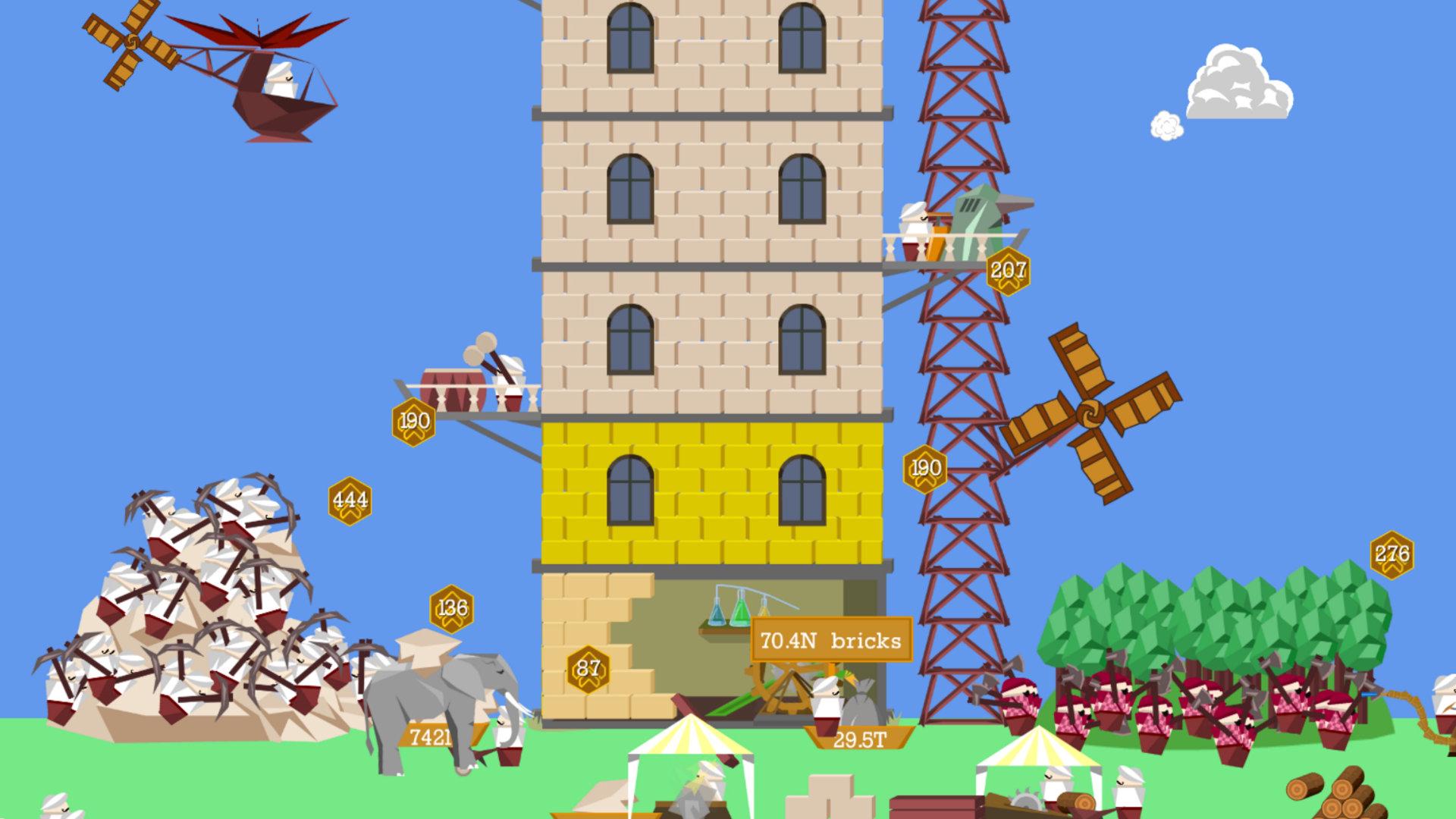Collect the 207 hexagon badge near the balcony
Viewport: 1456px width, 819px height.
tap(1009, 270)
